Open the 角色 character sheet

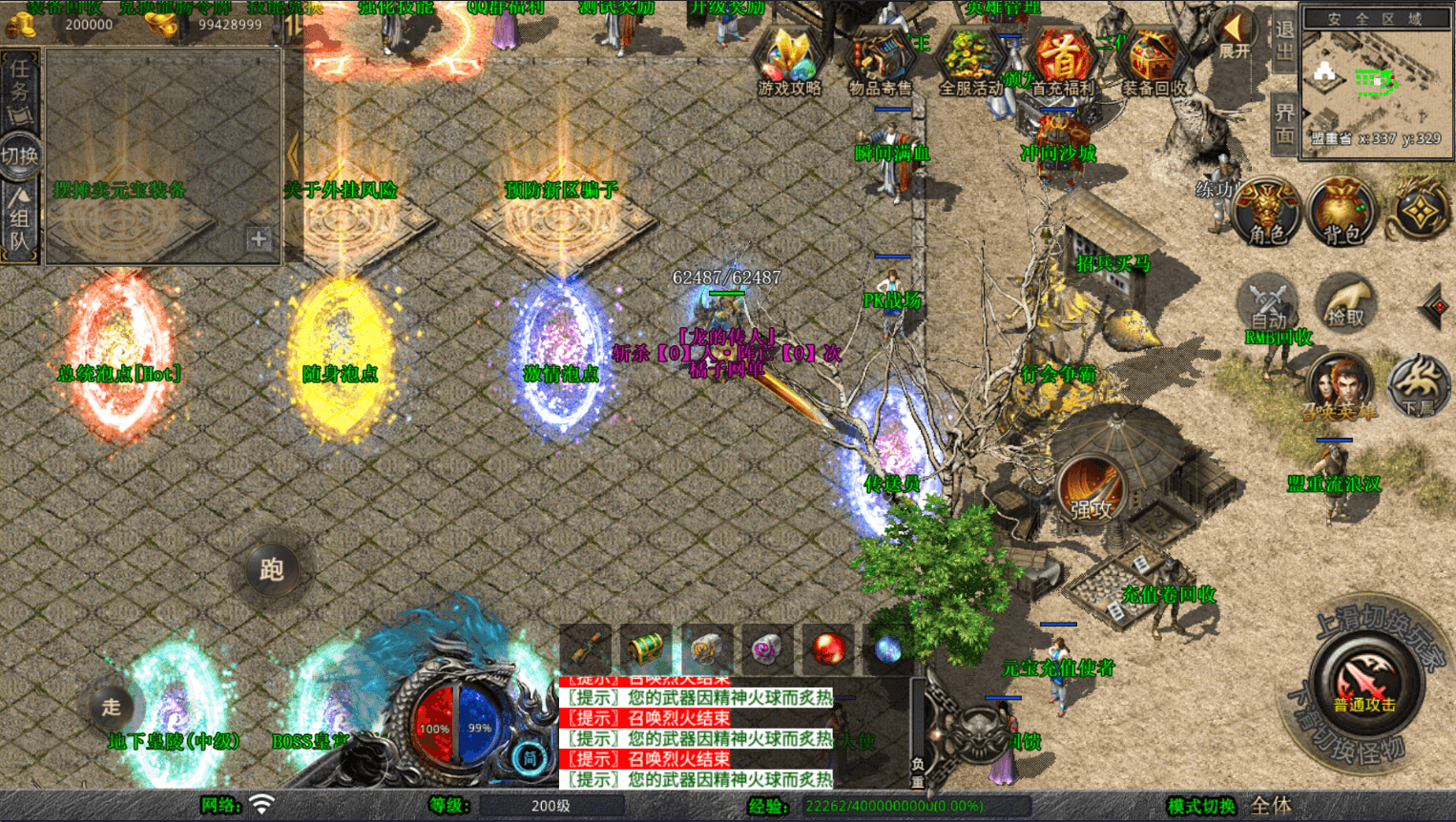(x=1267, y=211)
